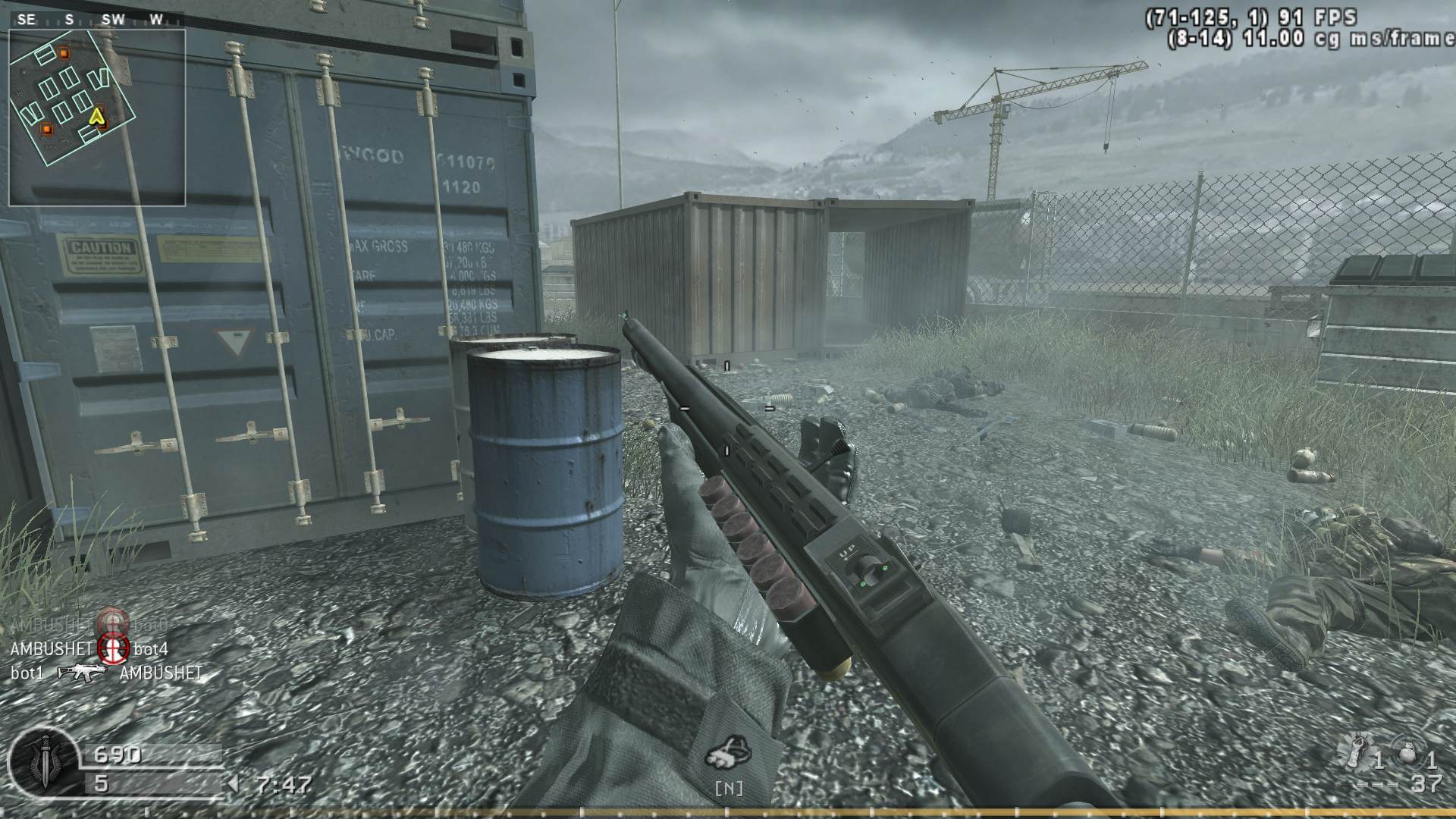Click the yellow A objective marker on minimap
This screenshot has height=819, width=1456.
click(x=97, y=116)
